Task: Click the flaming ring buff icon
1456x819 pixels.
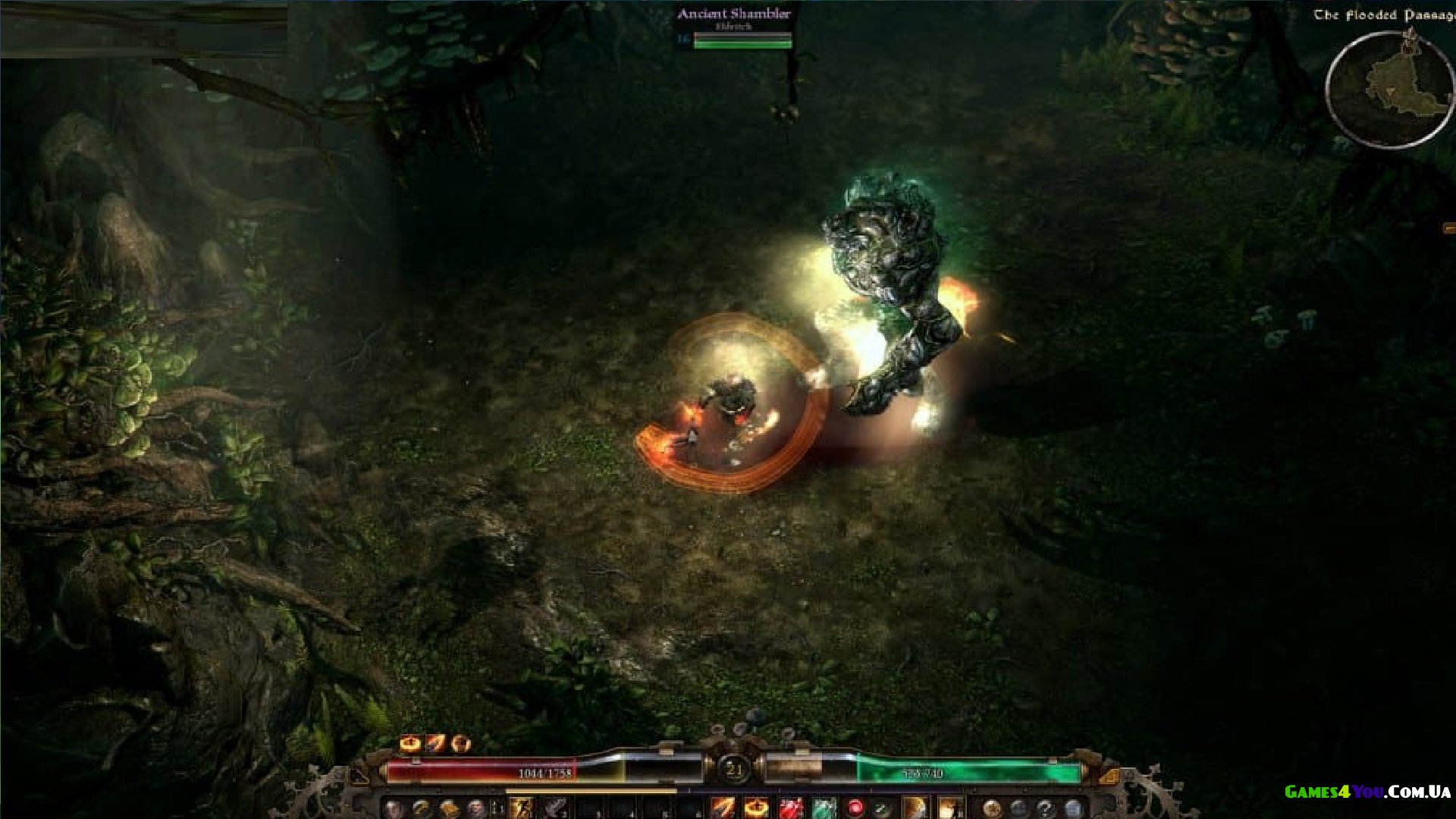Action: 410,743
